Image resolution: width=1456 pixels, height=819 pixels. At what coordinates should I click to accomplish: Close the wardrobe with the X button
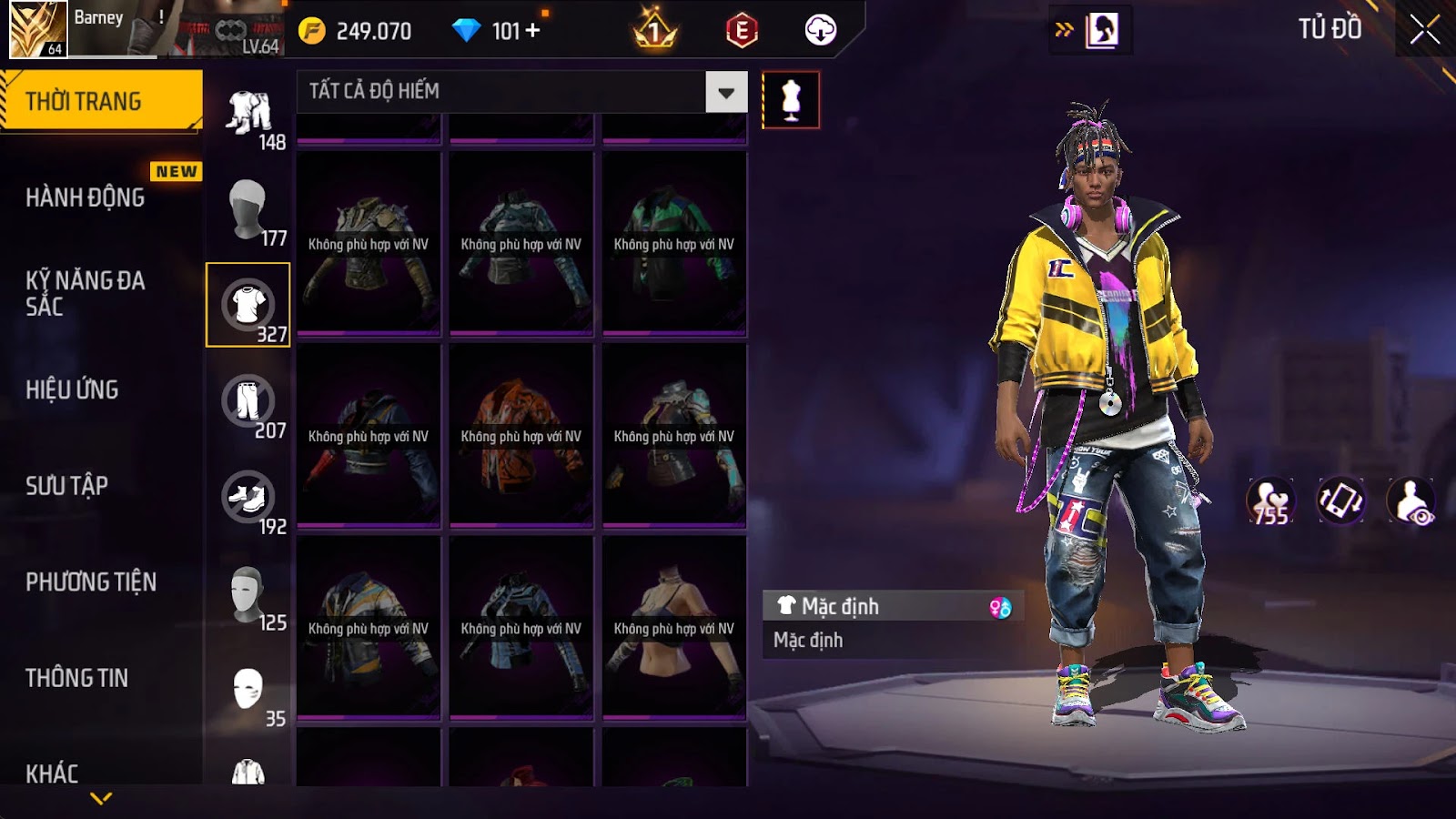[1424, 30]
